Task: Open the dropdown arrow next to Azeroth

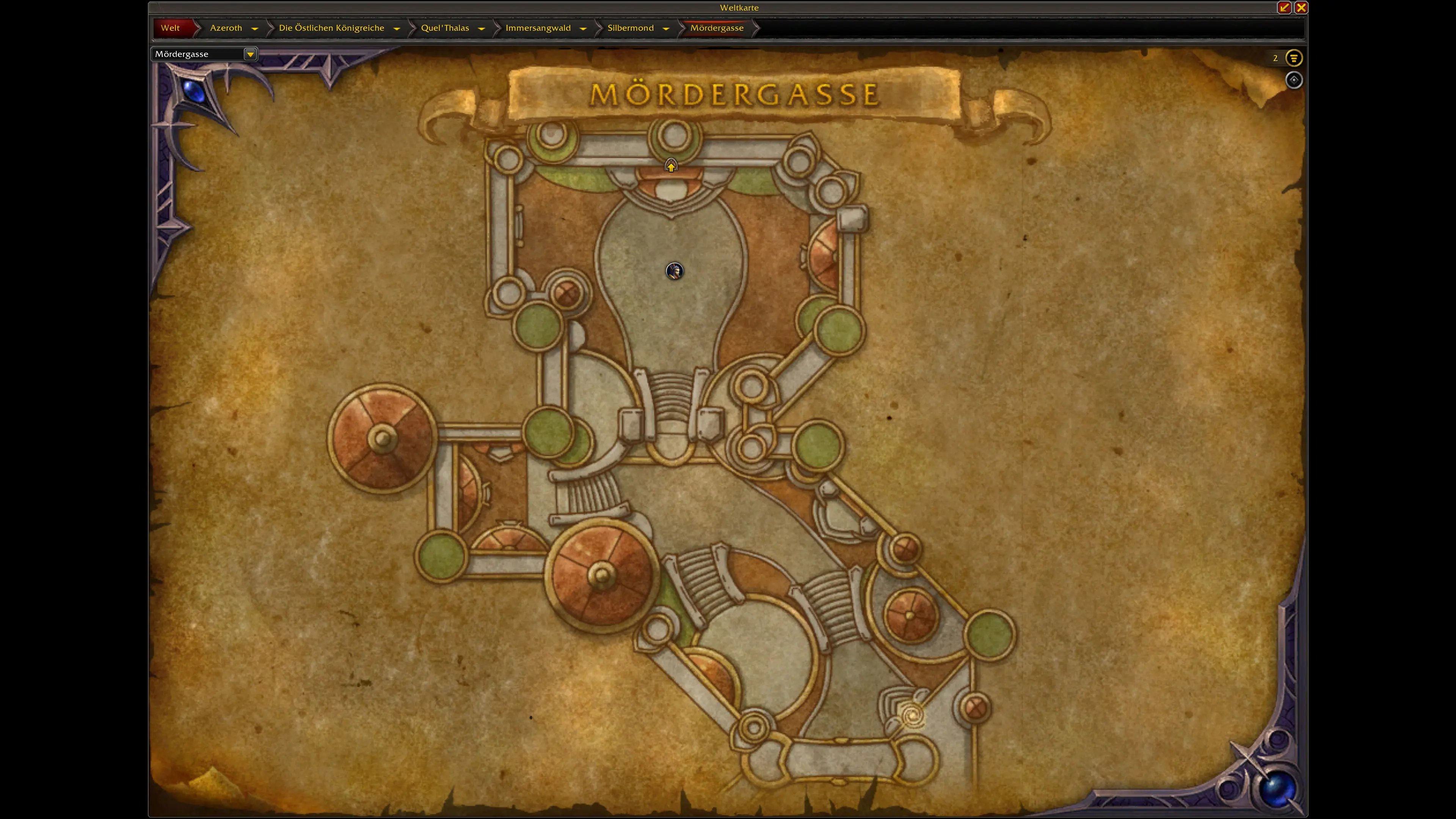Action: pyautogui.click(x=255, y=28)
